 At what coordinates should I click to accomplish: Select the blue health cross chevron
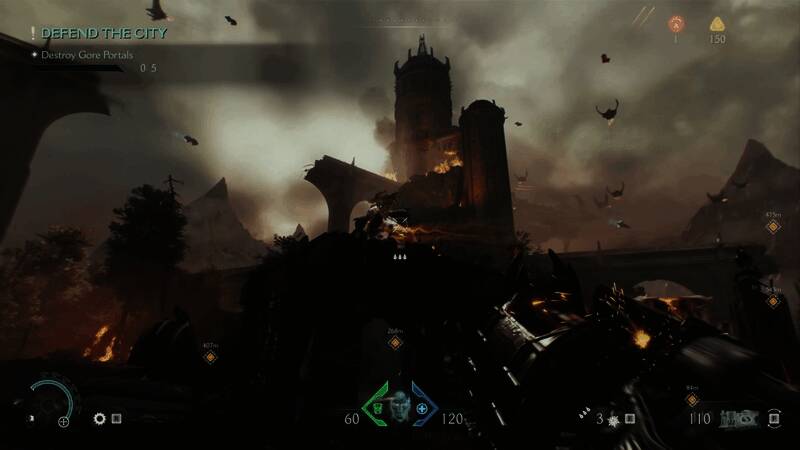[423, 408]
